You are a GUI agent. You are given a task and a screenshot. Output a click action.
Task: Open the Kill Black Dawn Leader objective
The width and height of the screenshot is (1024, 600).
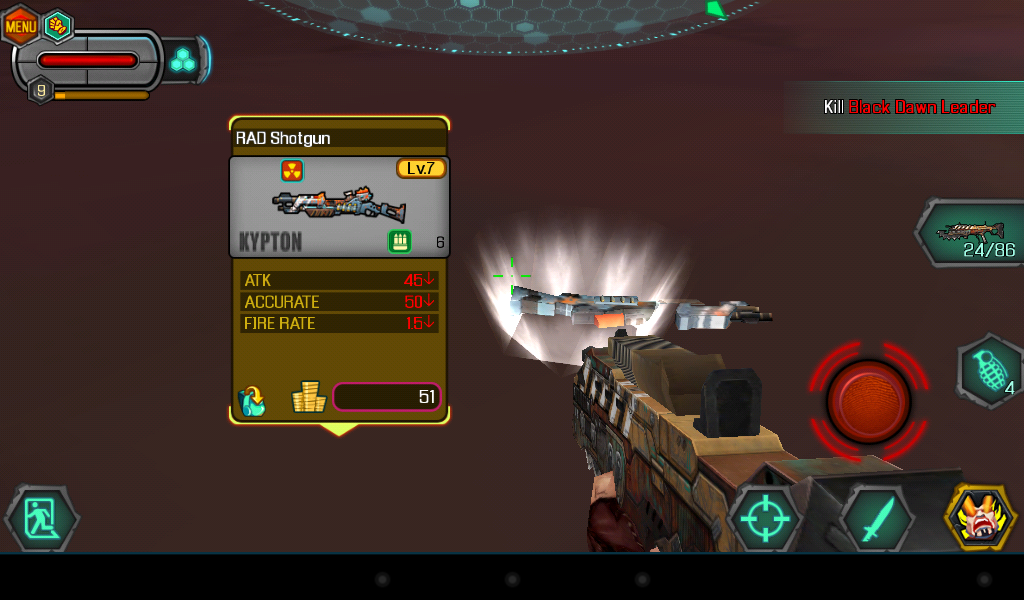click(x=908, y=107)
